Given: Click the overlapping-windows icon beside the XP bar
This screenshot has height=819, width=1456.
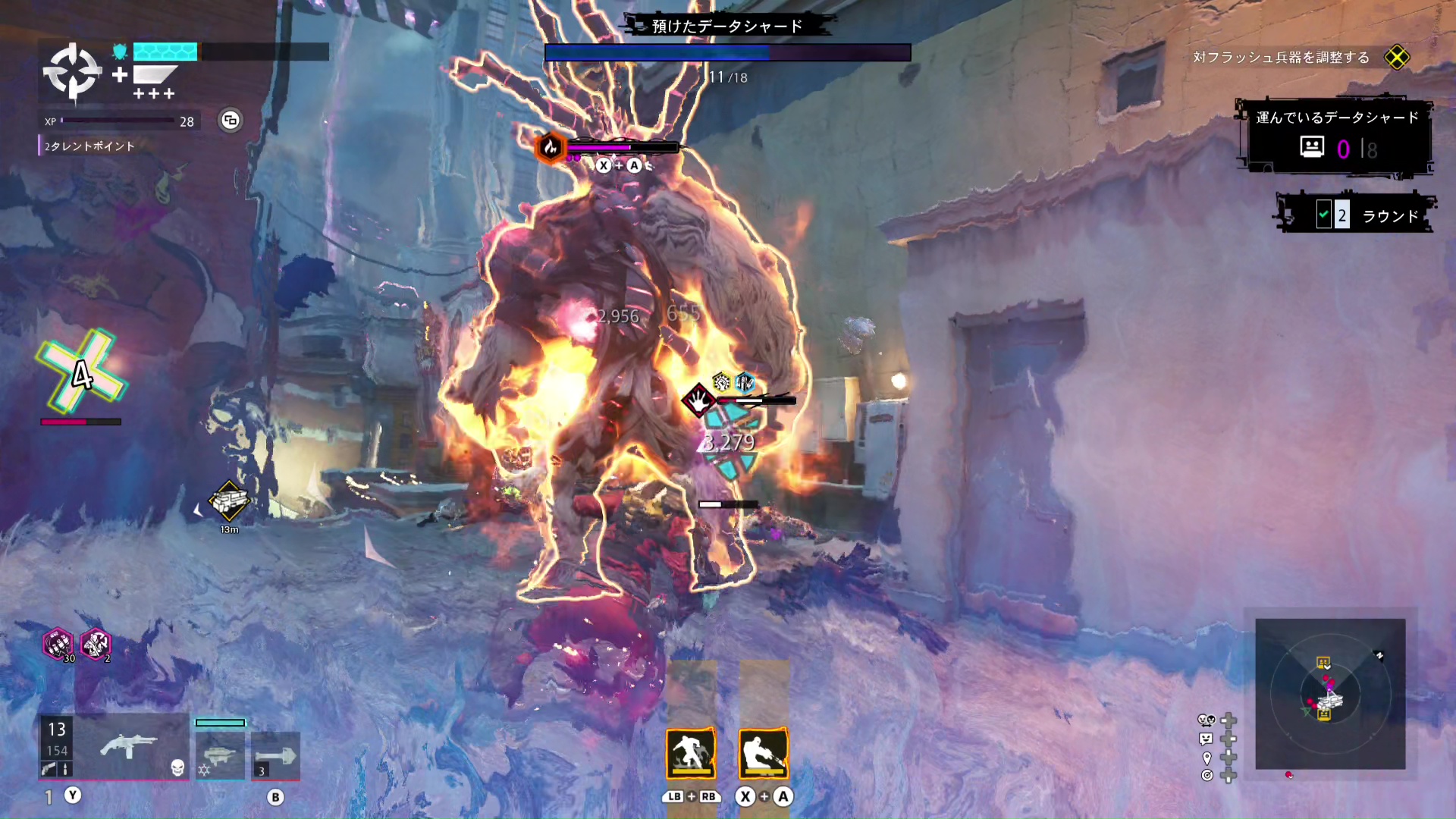Looking at the screenshot, I should 231,120.
